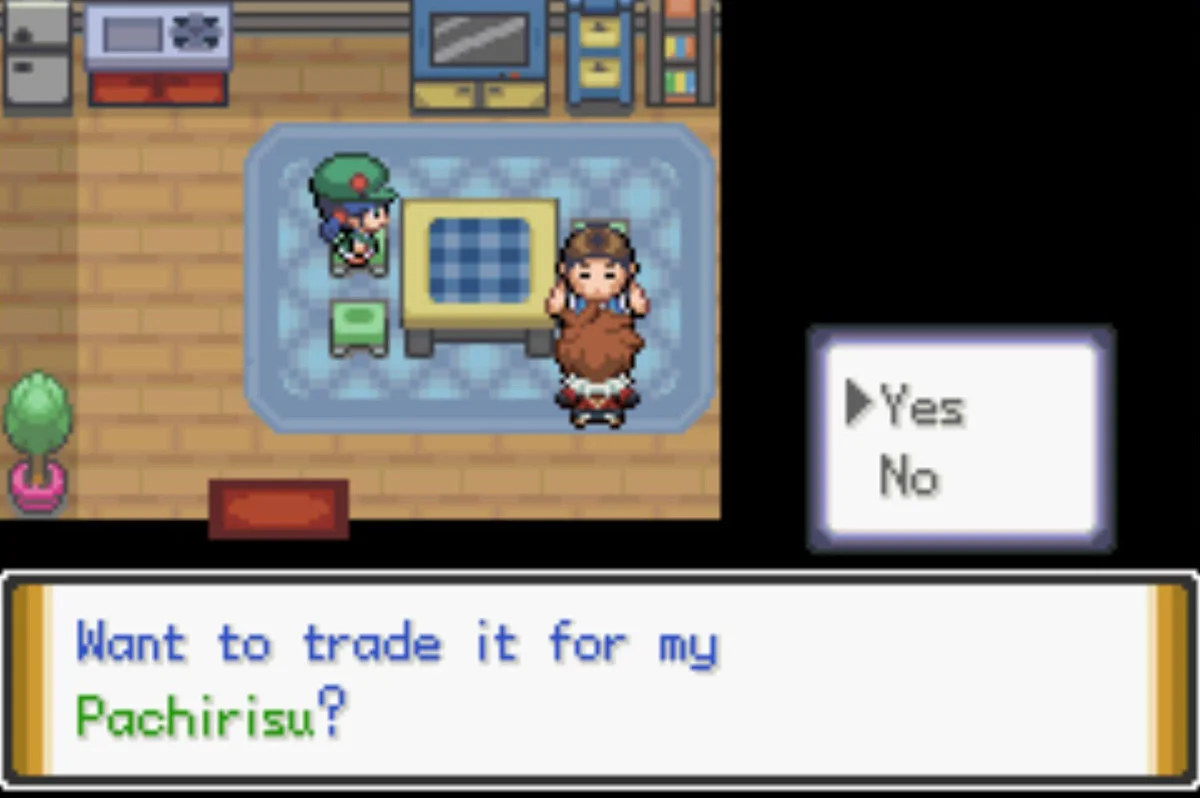Select No to decline the trade
1200x798 pixels.
(x=909, y=477)
